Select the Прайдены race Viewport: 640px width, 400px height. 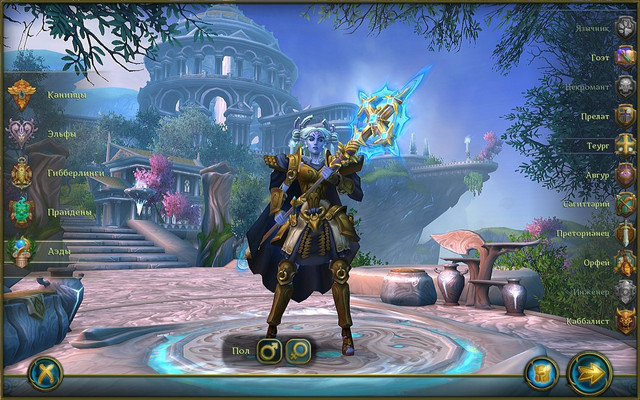22,211
